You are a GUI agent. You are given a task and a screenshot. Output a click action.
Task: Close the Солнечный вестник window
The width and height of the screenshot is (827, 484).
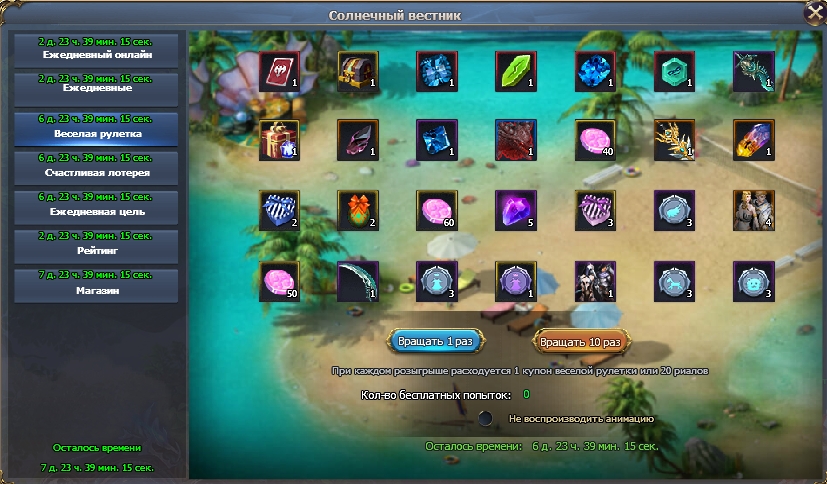(x=814, y=13)
